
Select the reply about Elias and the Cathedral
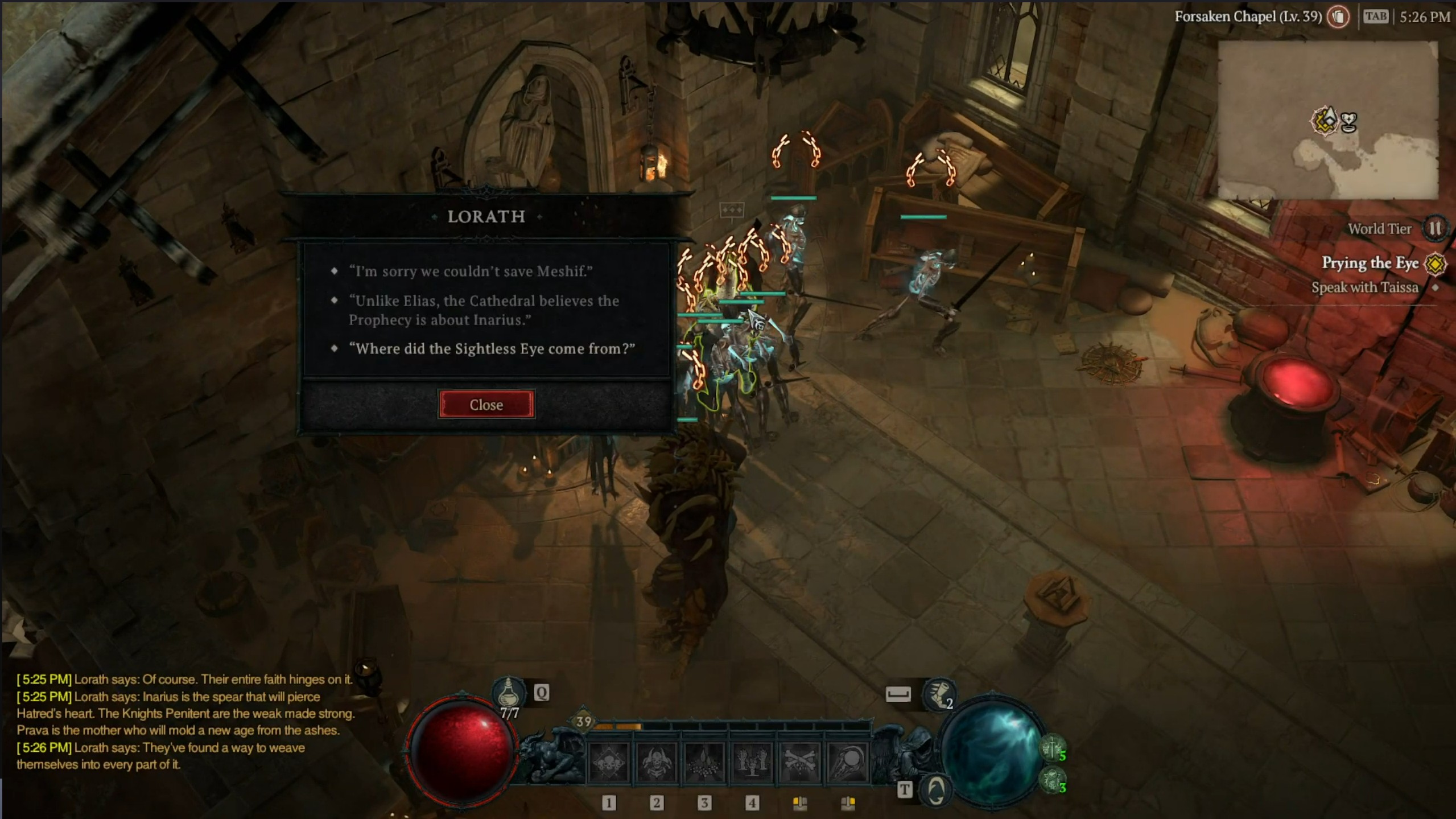point(484,310)
